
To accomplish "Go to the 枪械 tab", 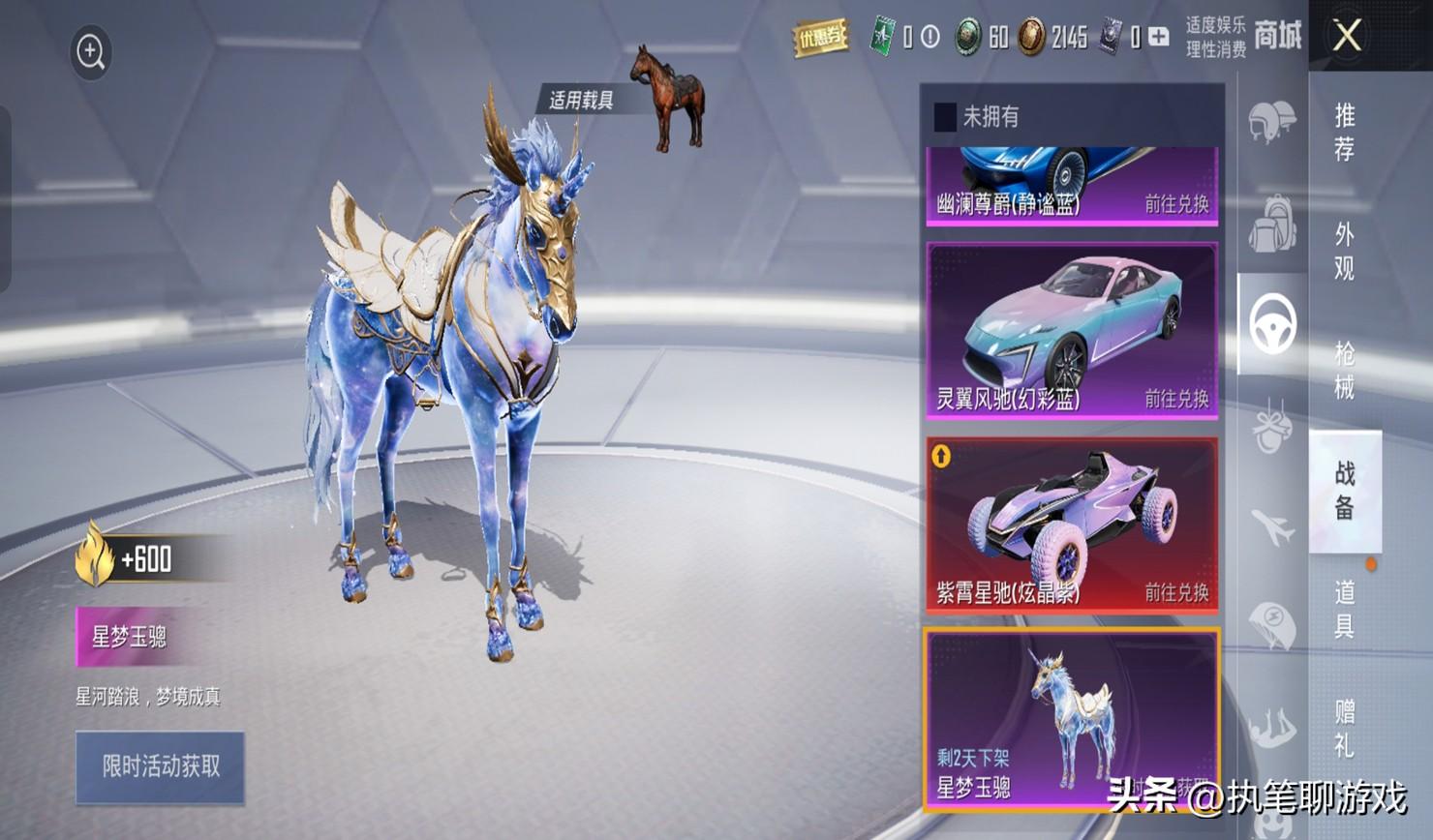I will (1344, 370).
